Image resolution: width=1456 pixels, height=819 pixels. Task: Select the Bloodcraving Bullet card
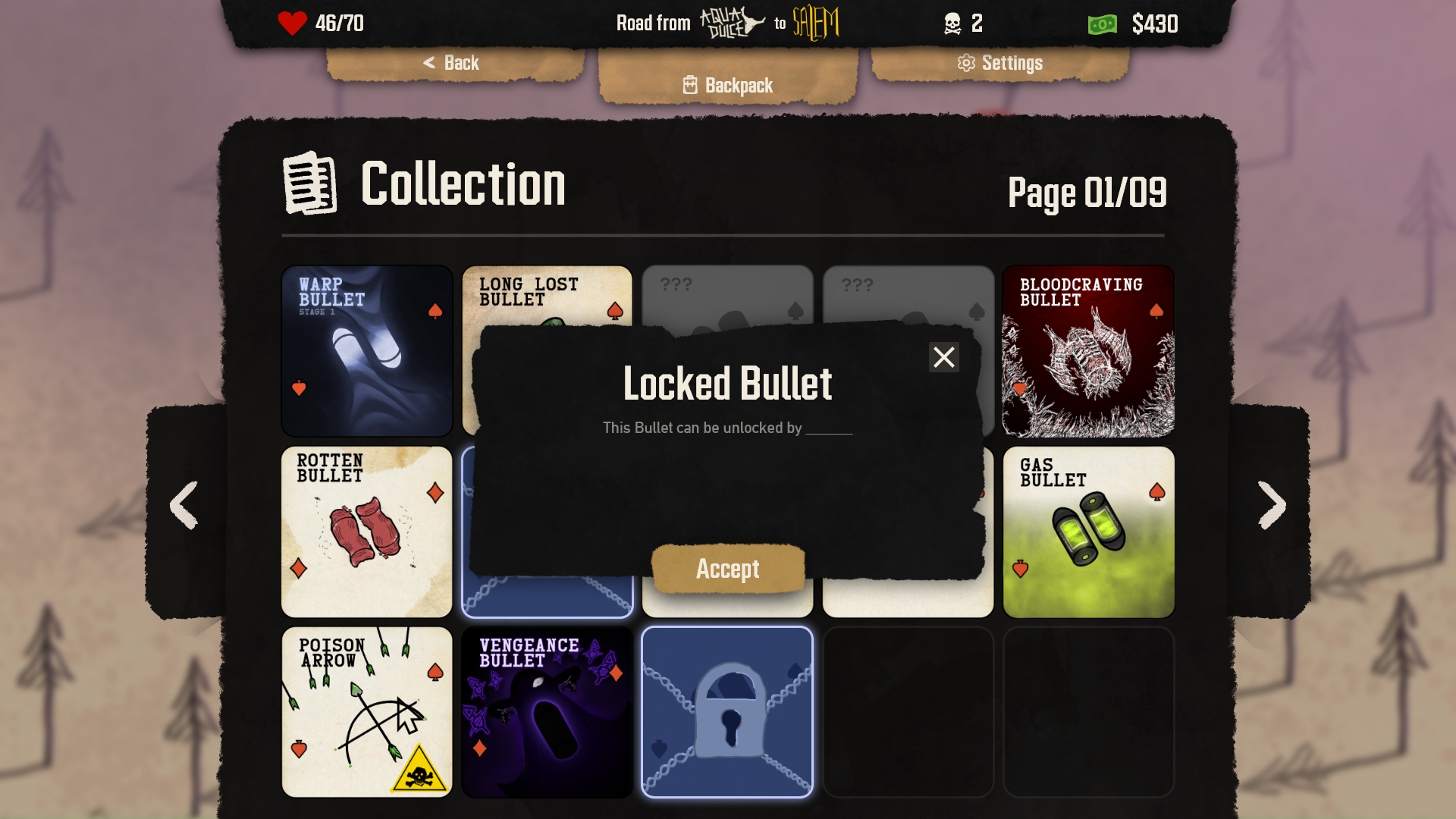click(x=1088, y=351)
